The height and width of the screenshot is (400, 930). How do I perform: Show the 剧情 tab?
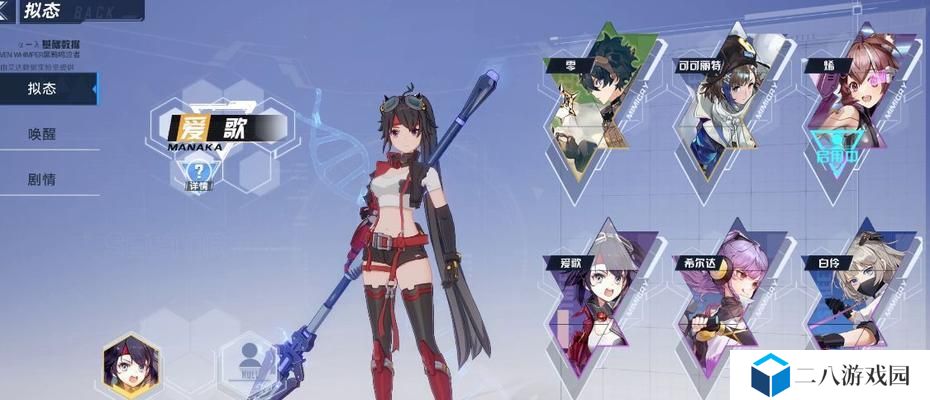43,180
